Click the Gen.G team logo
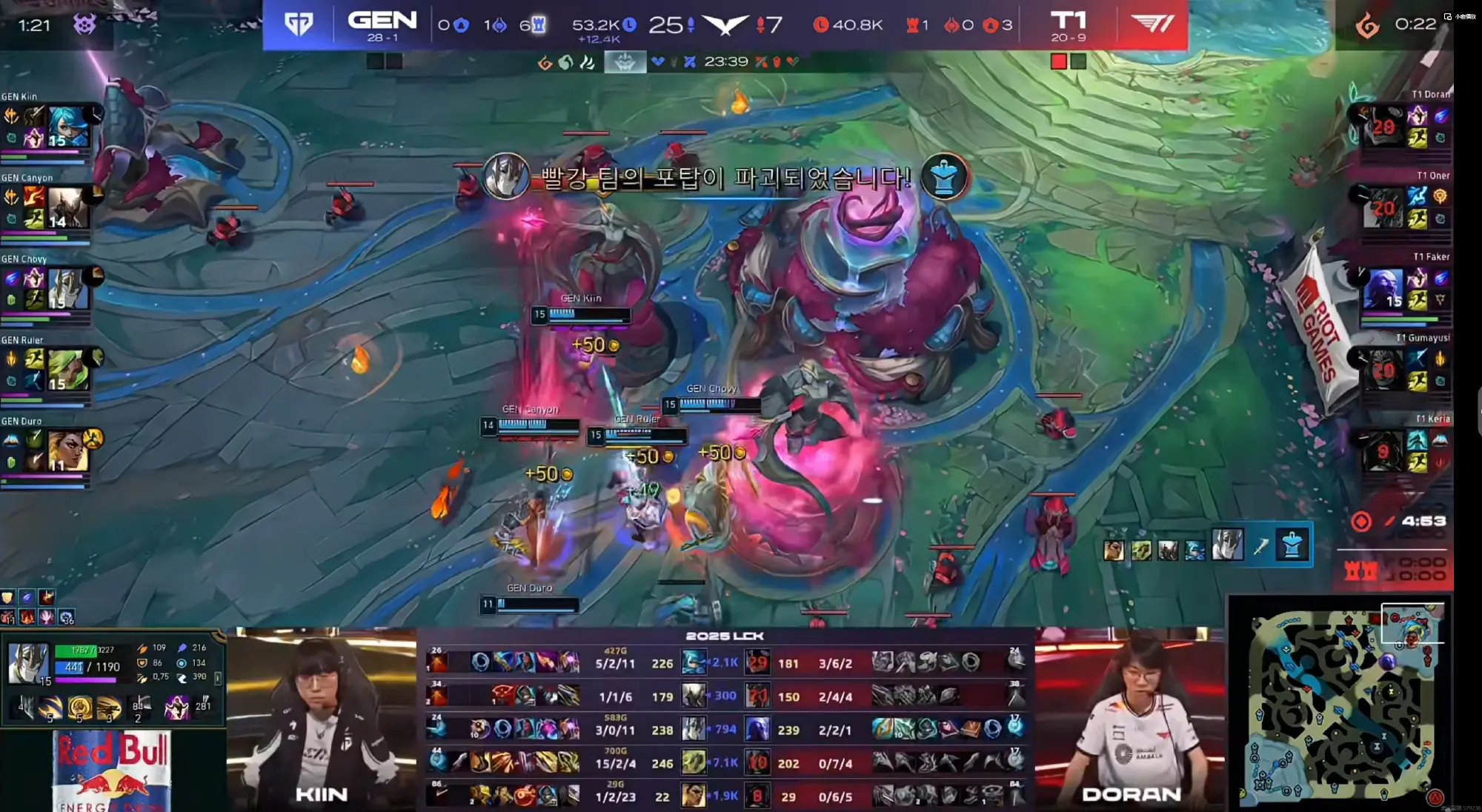1482x812 pixels. pos(299,24)
